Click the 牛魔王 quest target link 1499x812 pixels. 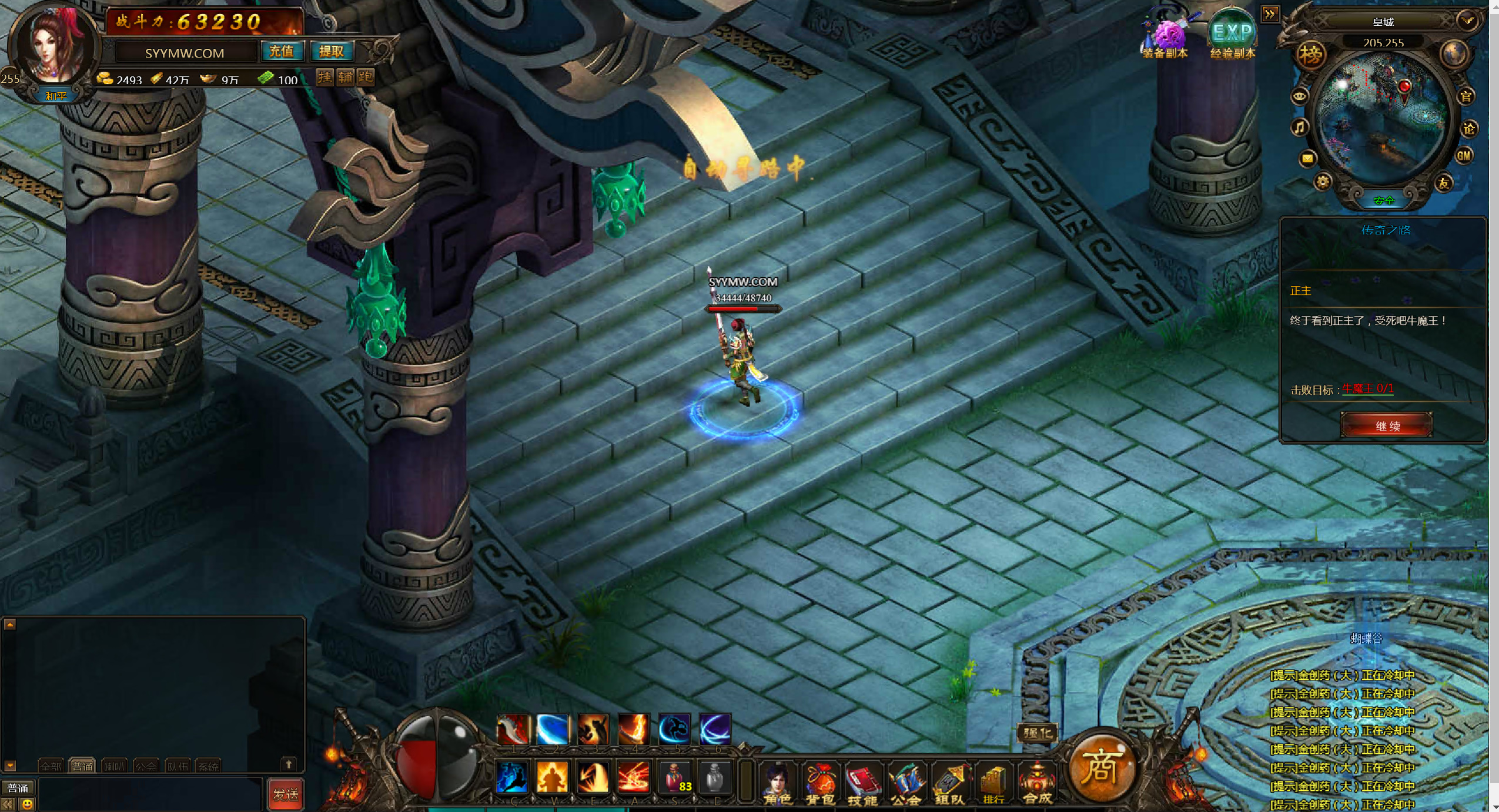click(1367, 389)
